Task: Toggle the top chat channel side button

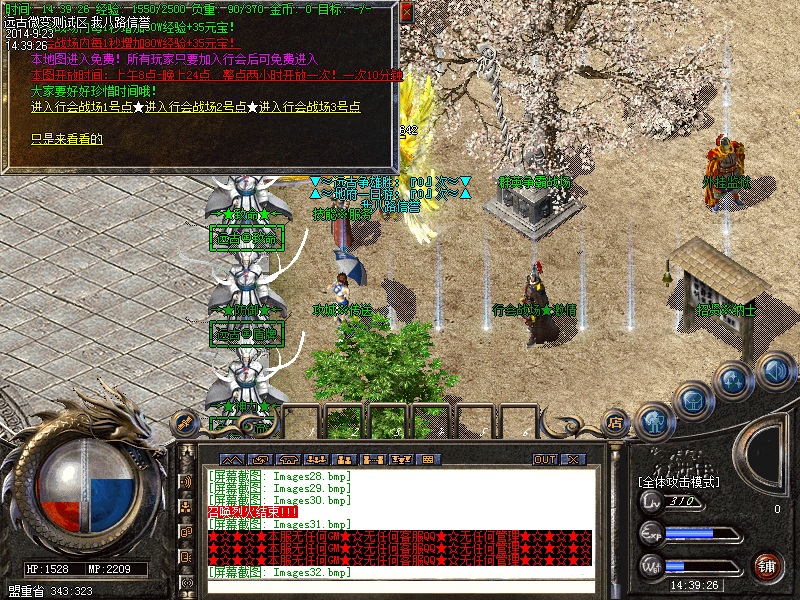Action: pyautogui.click(x=186, y=481)
